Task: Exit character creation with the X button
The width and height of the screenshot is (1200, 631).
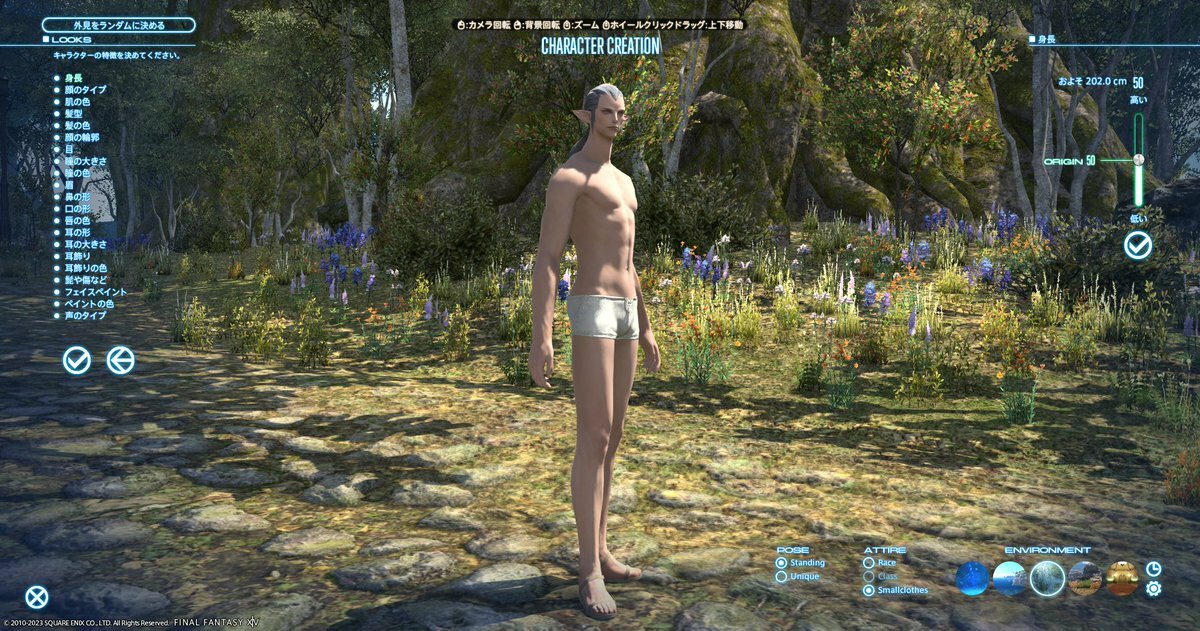Action: click(x=37, y=598)
